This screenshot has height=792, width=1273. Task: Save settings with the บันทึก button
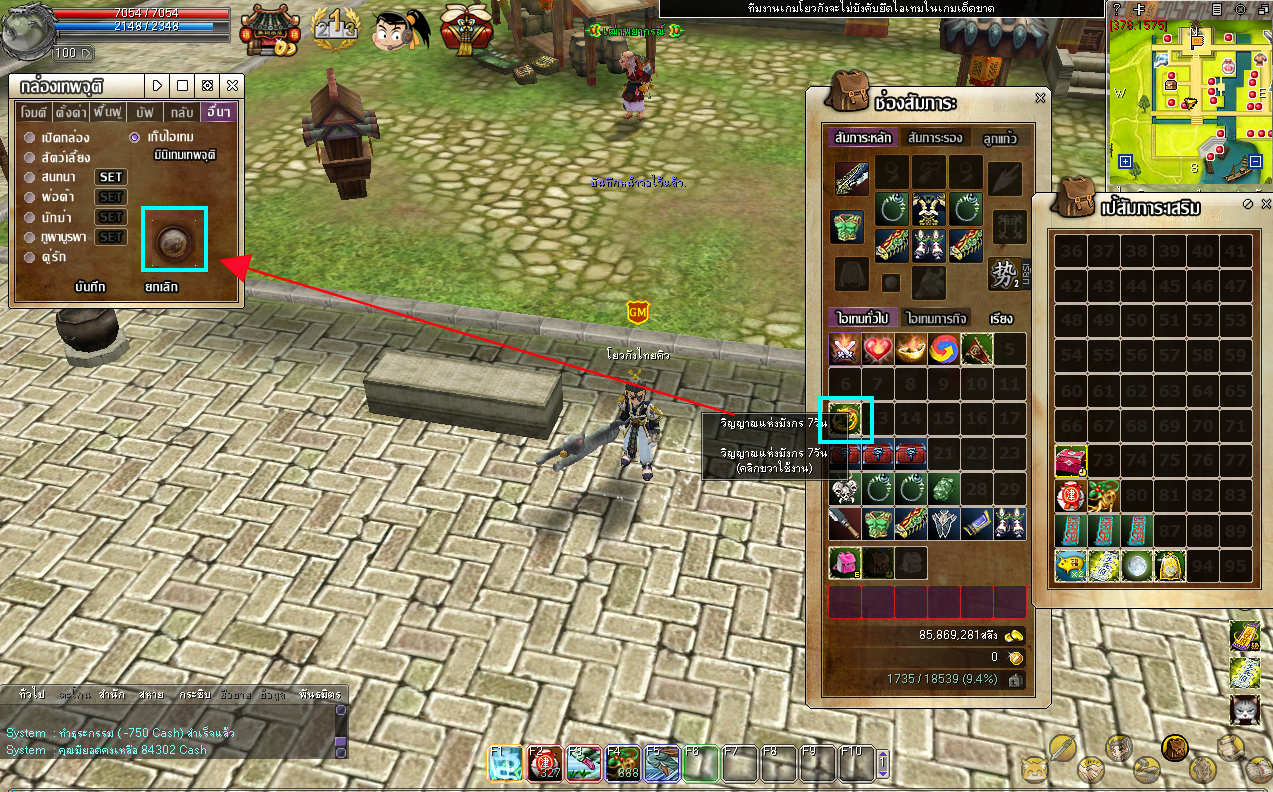92,287
